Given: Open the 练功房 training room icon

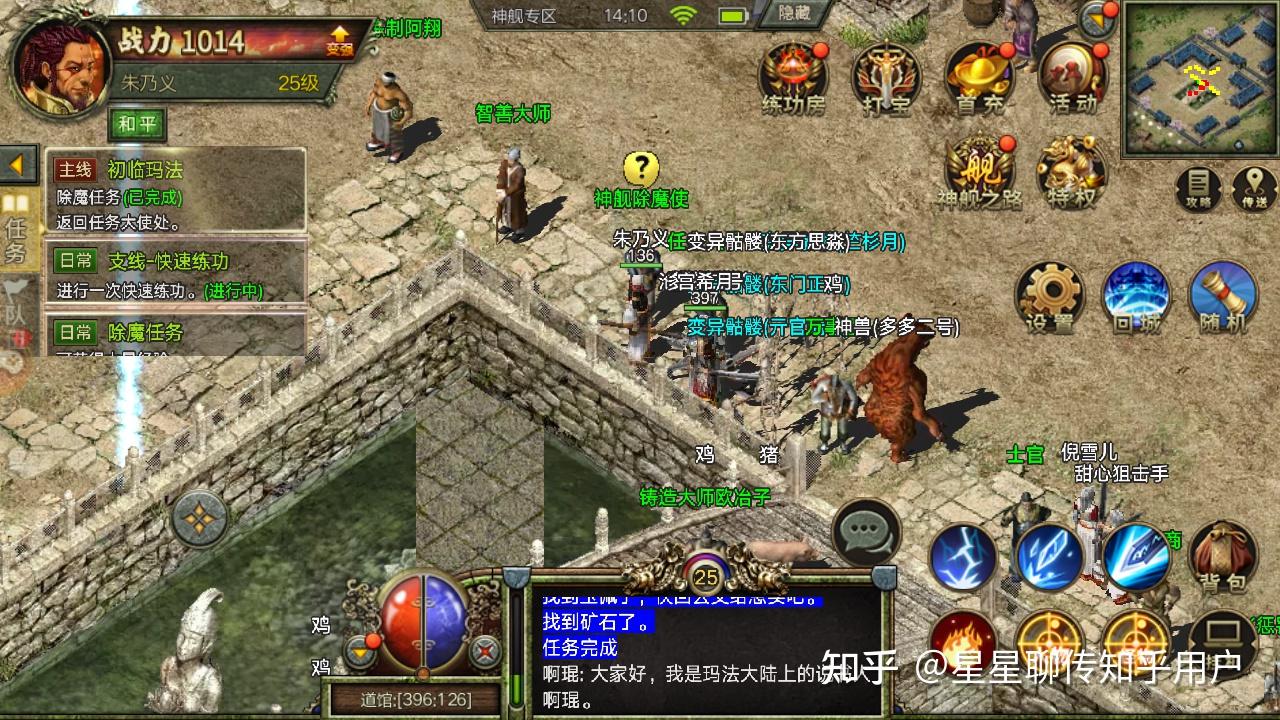Looking at the screenshot, I should tap(793, 76).
